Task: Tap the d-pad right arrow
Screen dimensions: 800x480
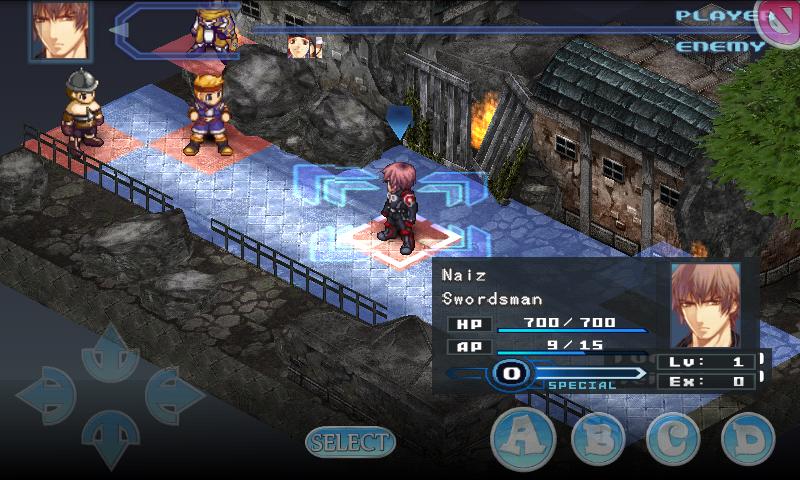Action: click(x=174, y=396)
